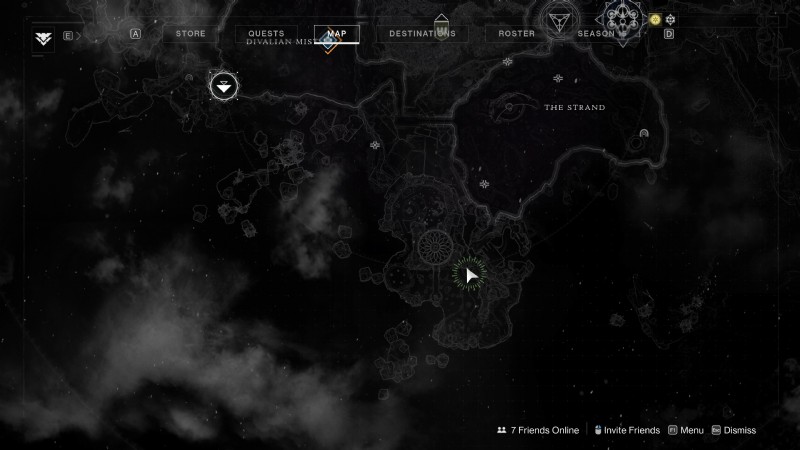
Task: Select the green-ringed map marker
Action: point(470,275)
